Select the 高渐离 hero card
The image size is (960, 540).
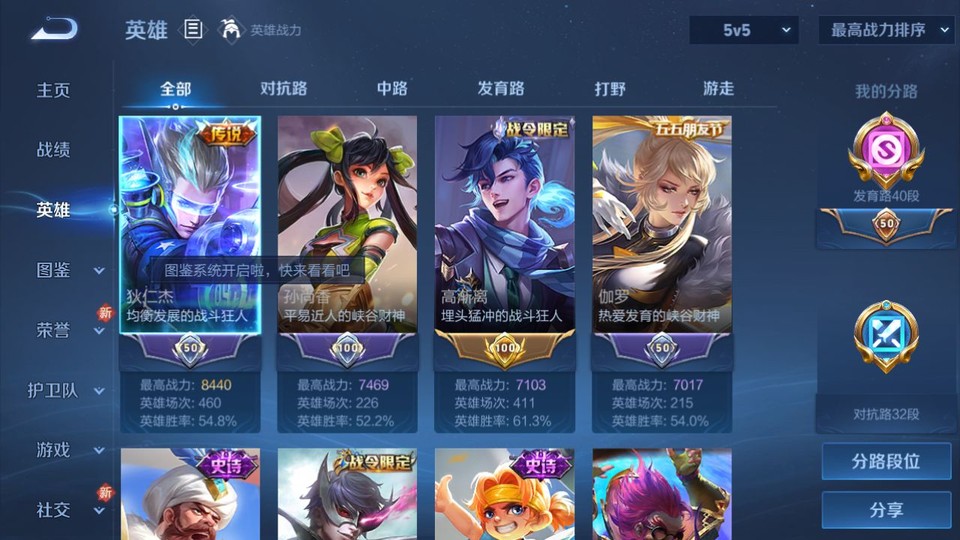(504, 230)
